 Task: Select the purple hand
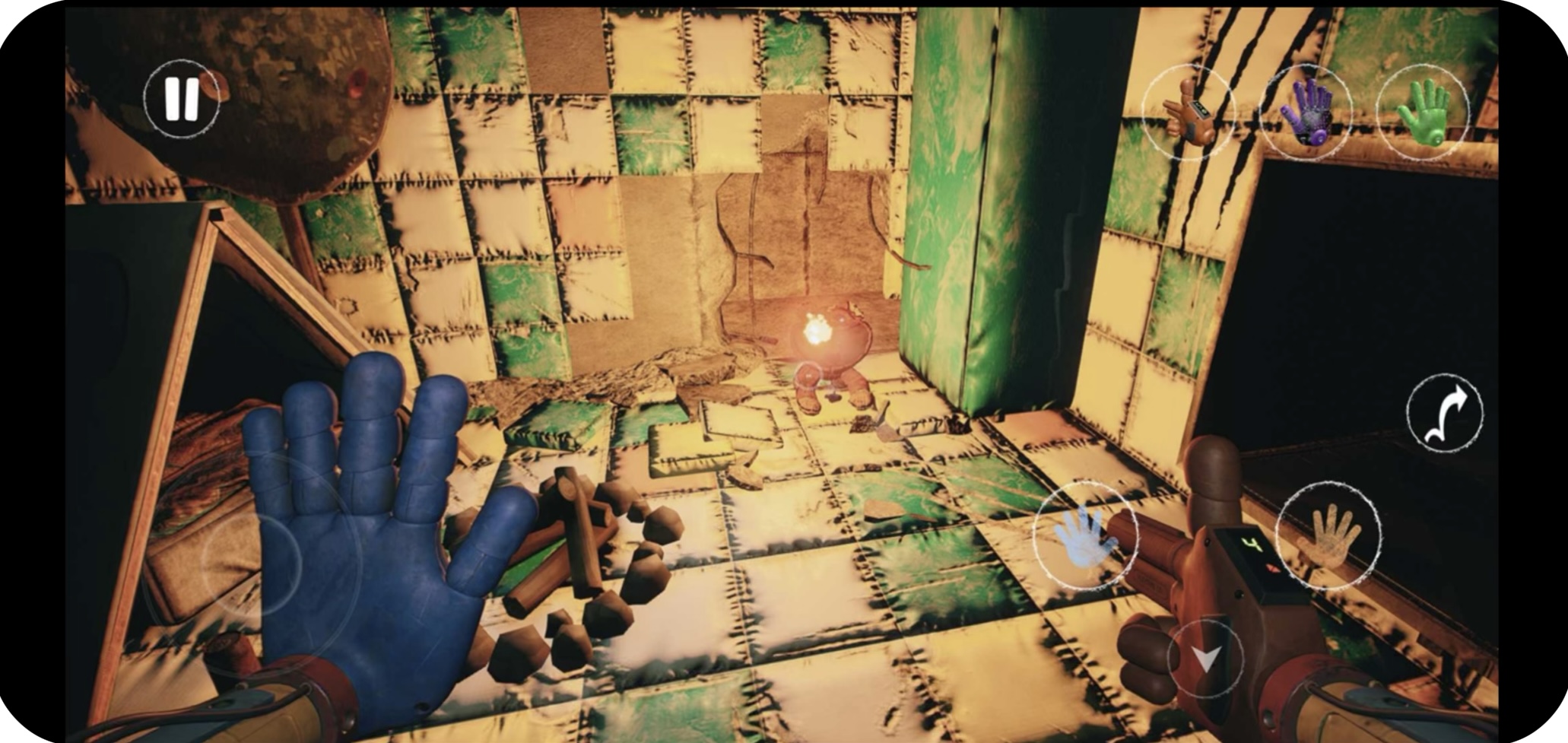pyautogui.click(x=1306, y=113)
